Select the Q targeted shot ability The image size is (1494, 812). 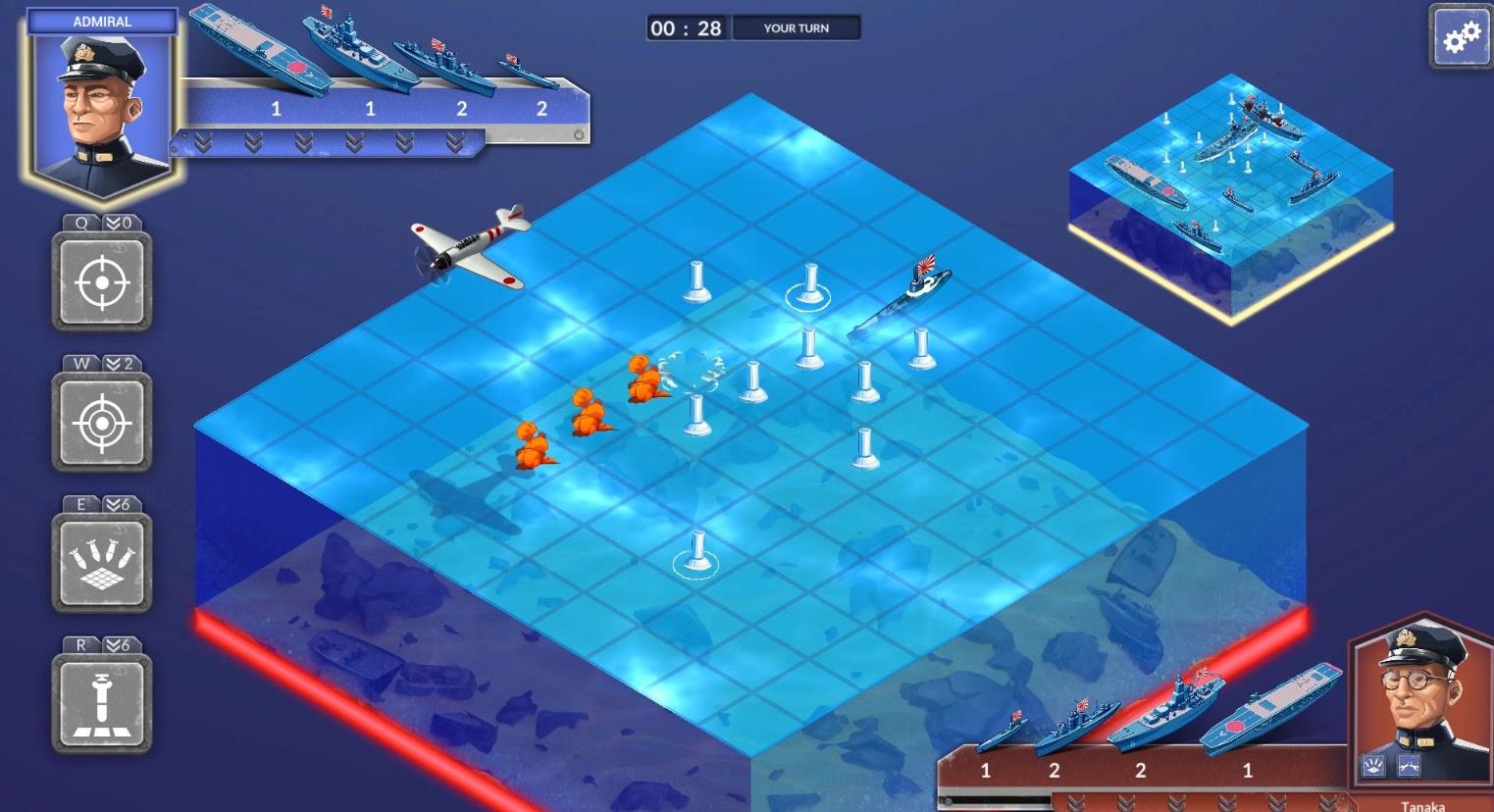point(101,282)
